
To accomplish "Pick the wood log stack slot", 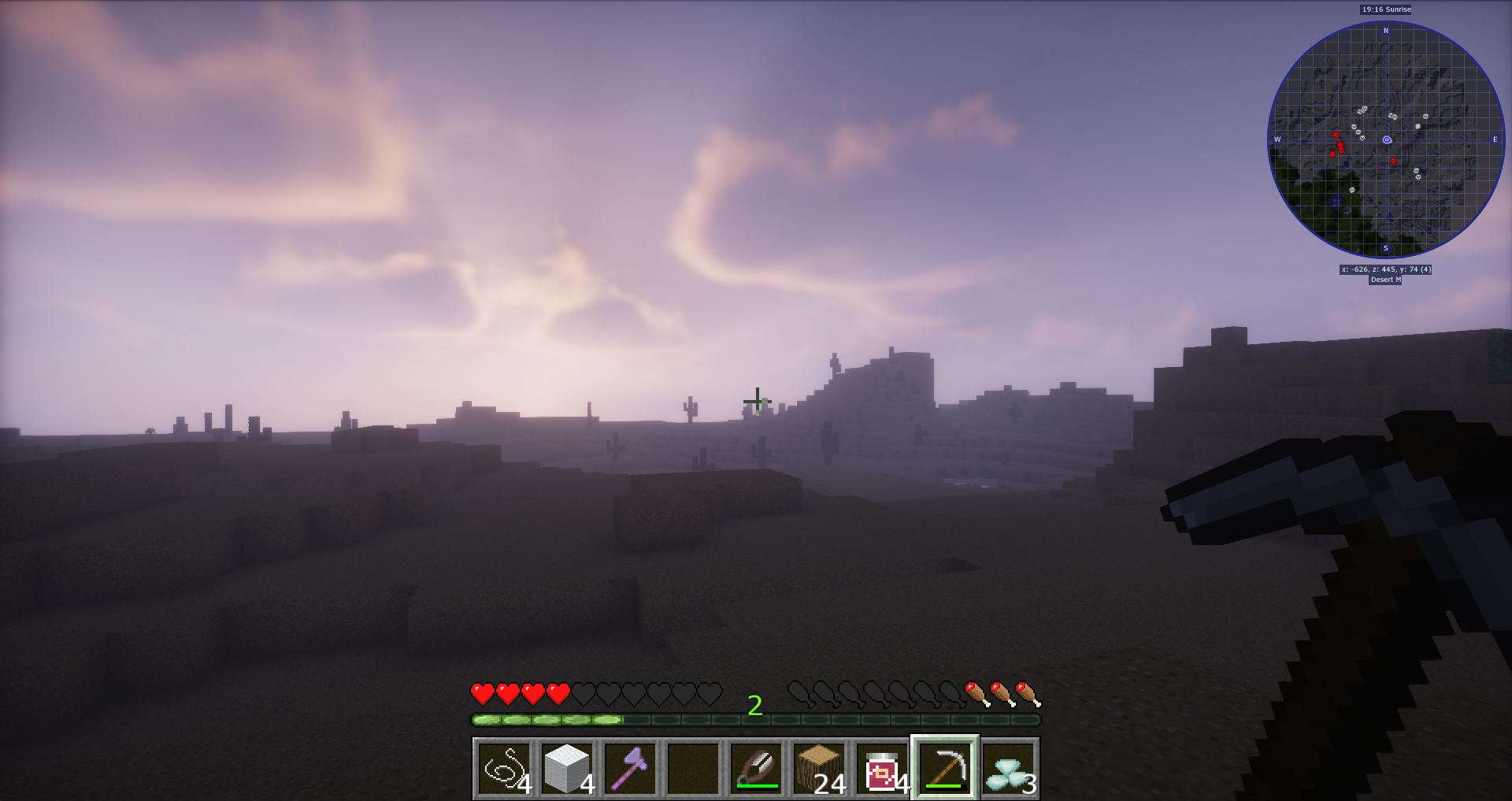I will pos(819,768).
